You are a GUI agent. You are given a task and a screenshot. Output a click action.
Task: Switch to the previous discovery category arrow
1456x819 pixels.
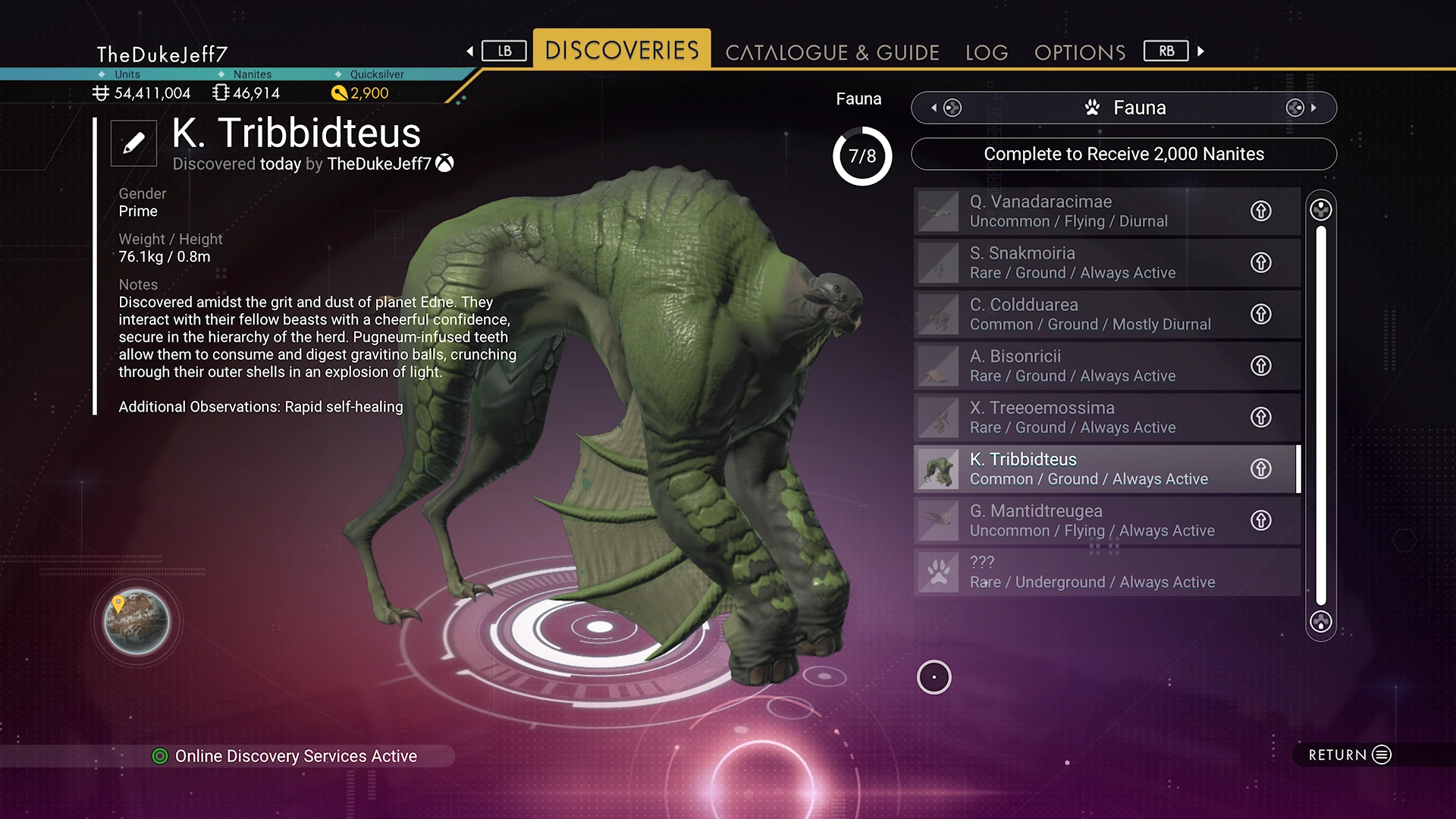click(934, 108)
